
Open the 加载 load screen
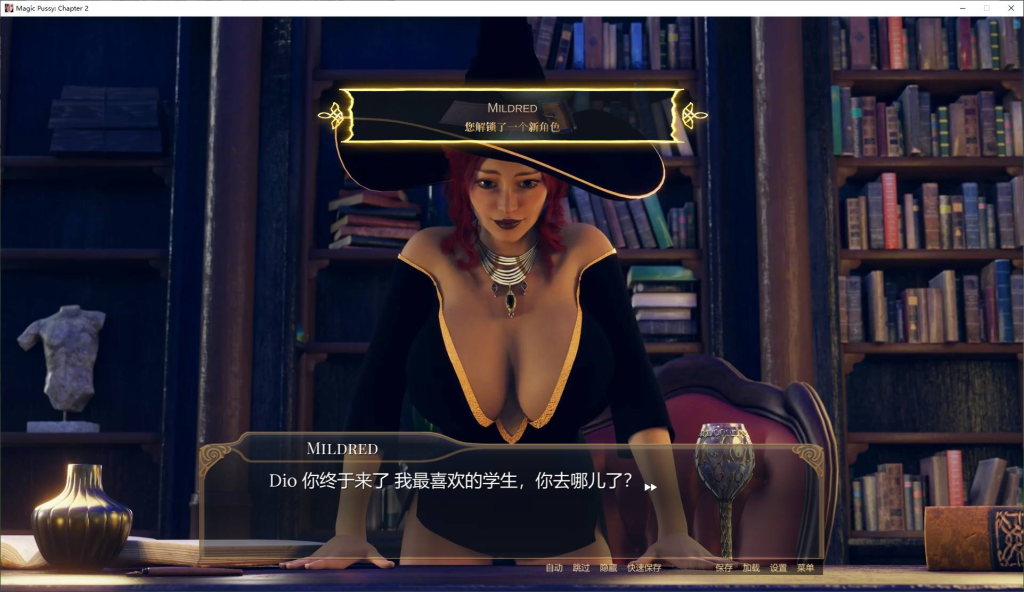pos(751,568)
